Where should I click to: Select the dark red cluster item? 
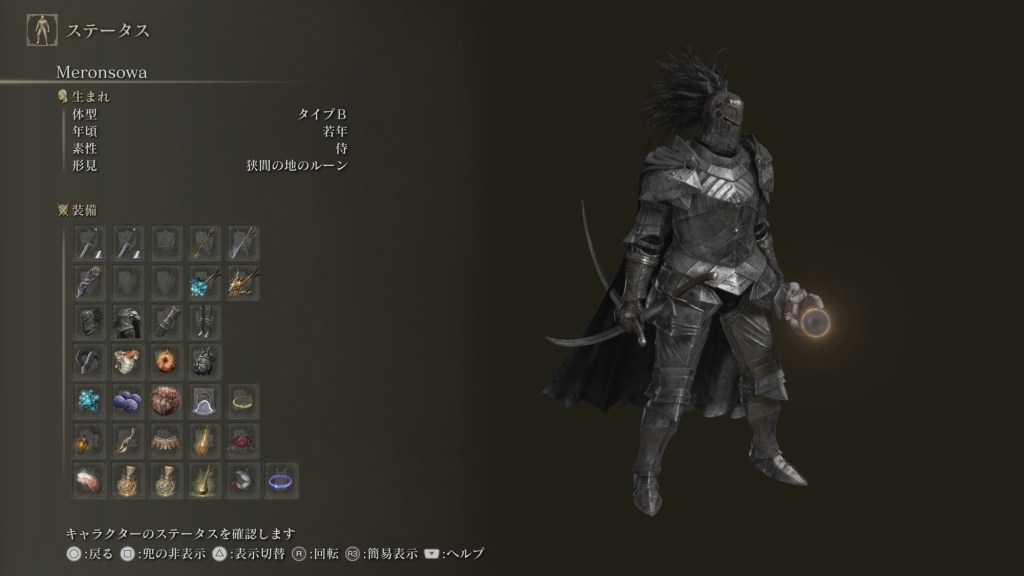point(242,440)
